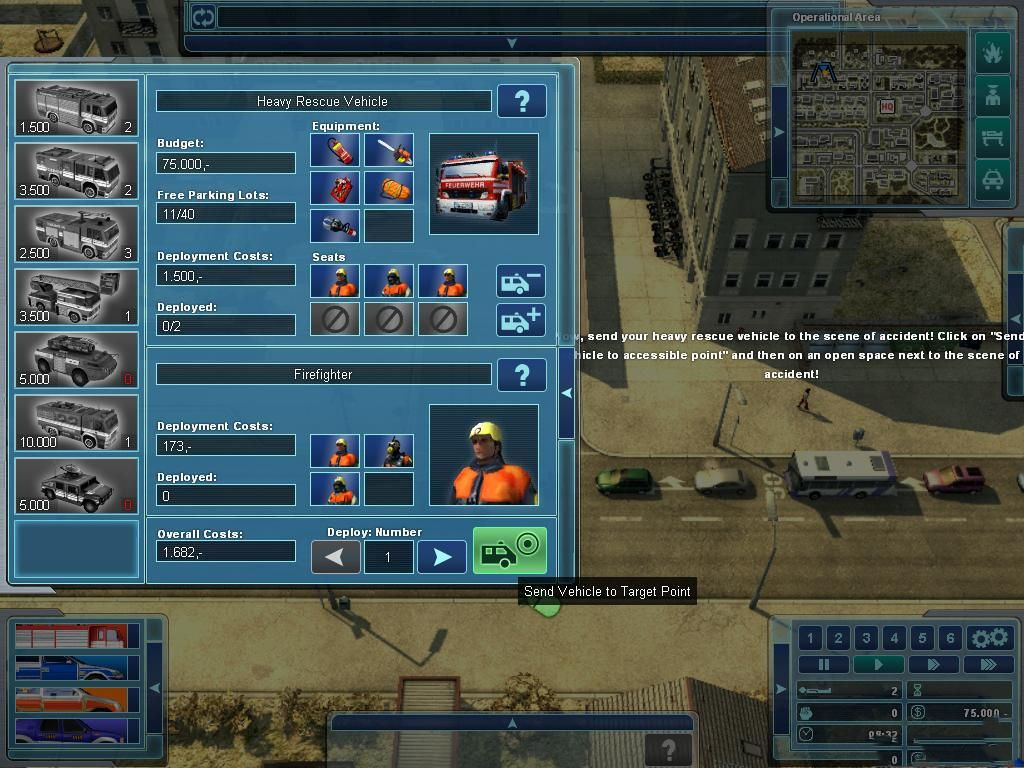1024x768 pixels.
Task: Toggle the police car minimap filter
Action: (992, 180)
